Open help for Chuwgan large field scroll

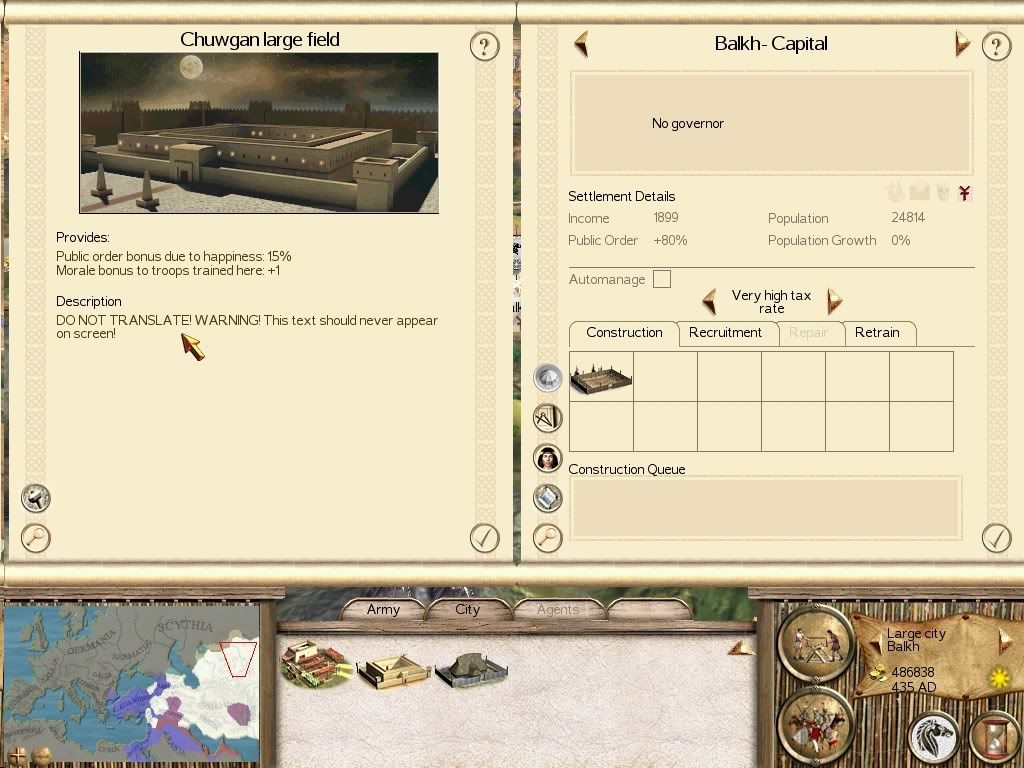coord(484,46)
